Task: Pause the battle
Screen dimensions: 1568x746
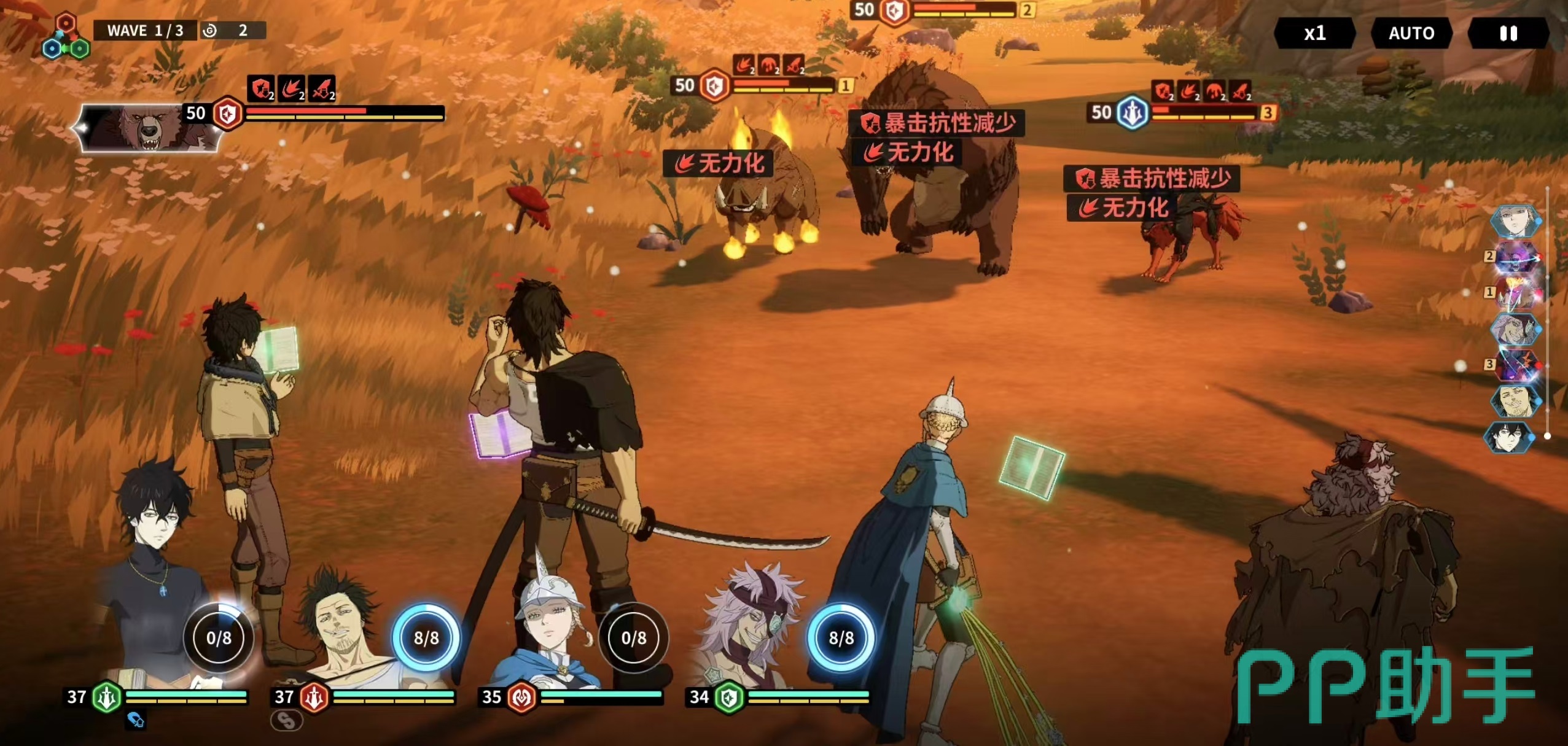Action: tap(1508, 33)
